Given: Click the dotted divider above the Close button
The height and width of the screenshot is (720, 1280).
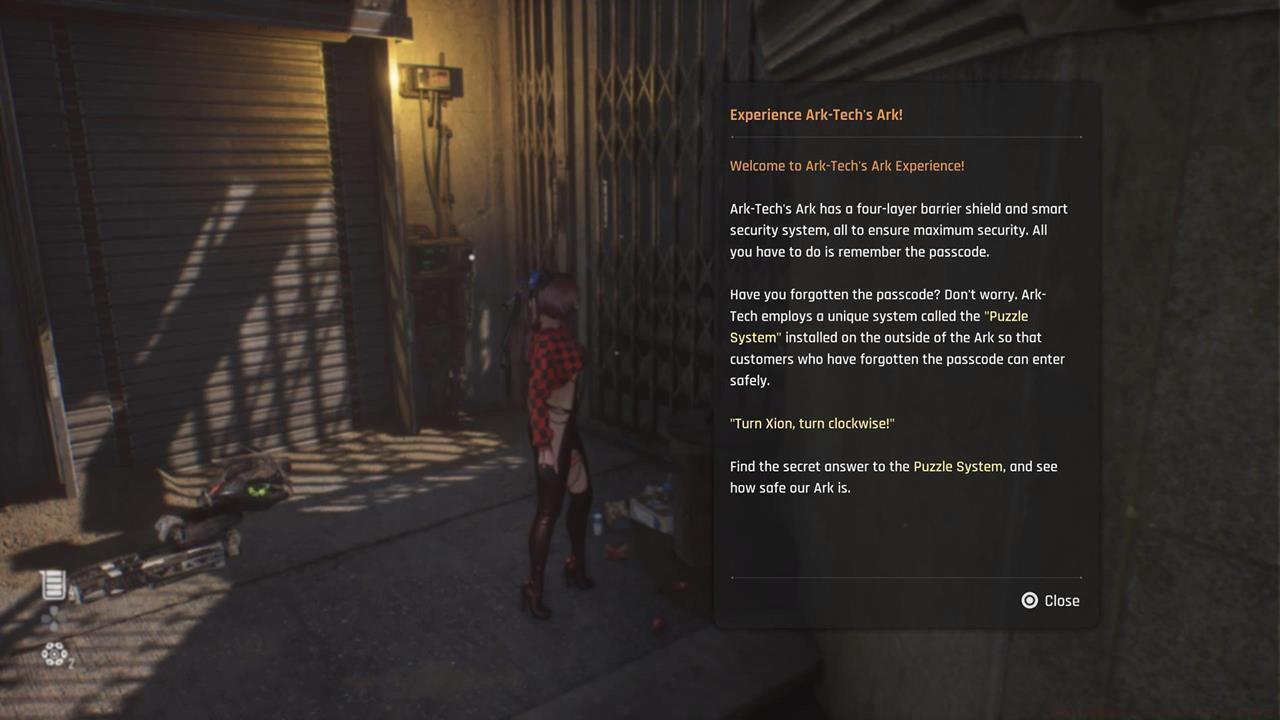Looking at the screenshot, I should pos(905,577).
